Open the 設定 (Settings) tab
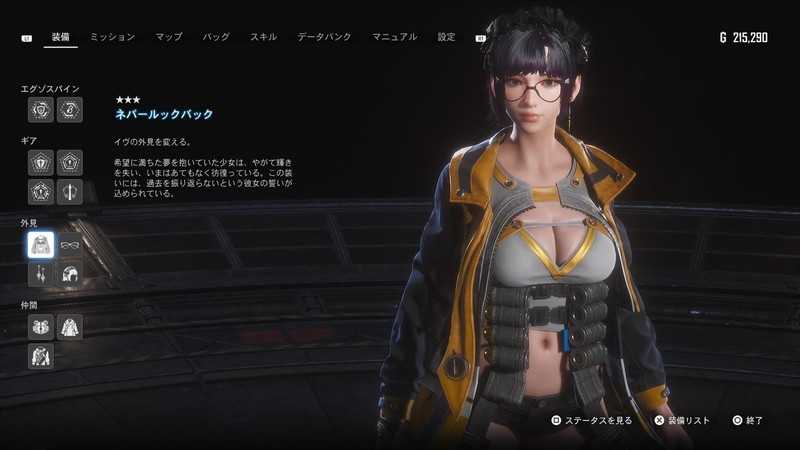Image resolution: width=800 pixels, height=450 pixels. 446,37
